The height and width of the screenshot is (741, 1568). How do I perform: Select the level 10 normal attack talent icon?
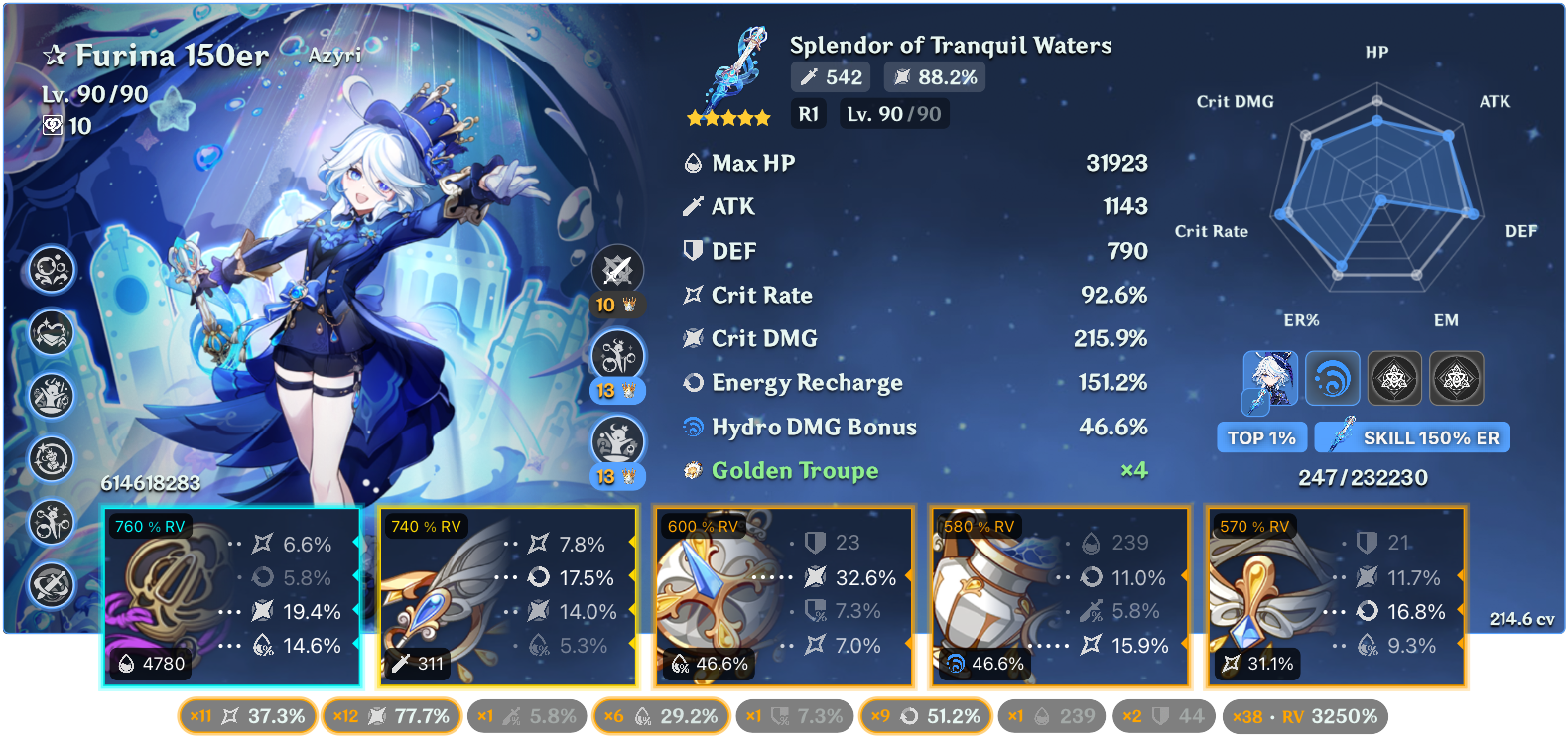pyautogui.click(x=617, y=271)
